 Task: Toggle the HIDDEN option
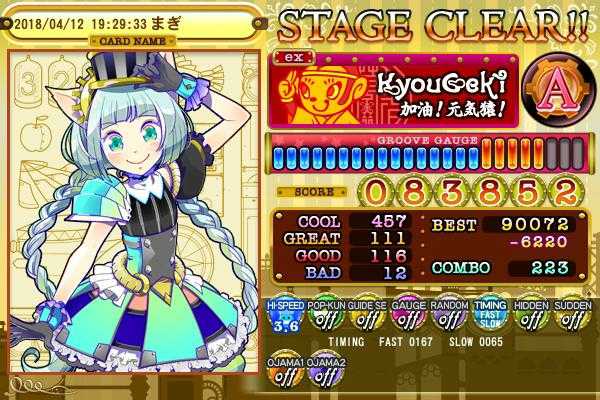pyautogui.click(x=528, y=317)
